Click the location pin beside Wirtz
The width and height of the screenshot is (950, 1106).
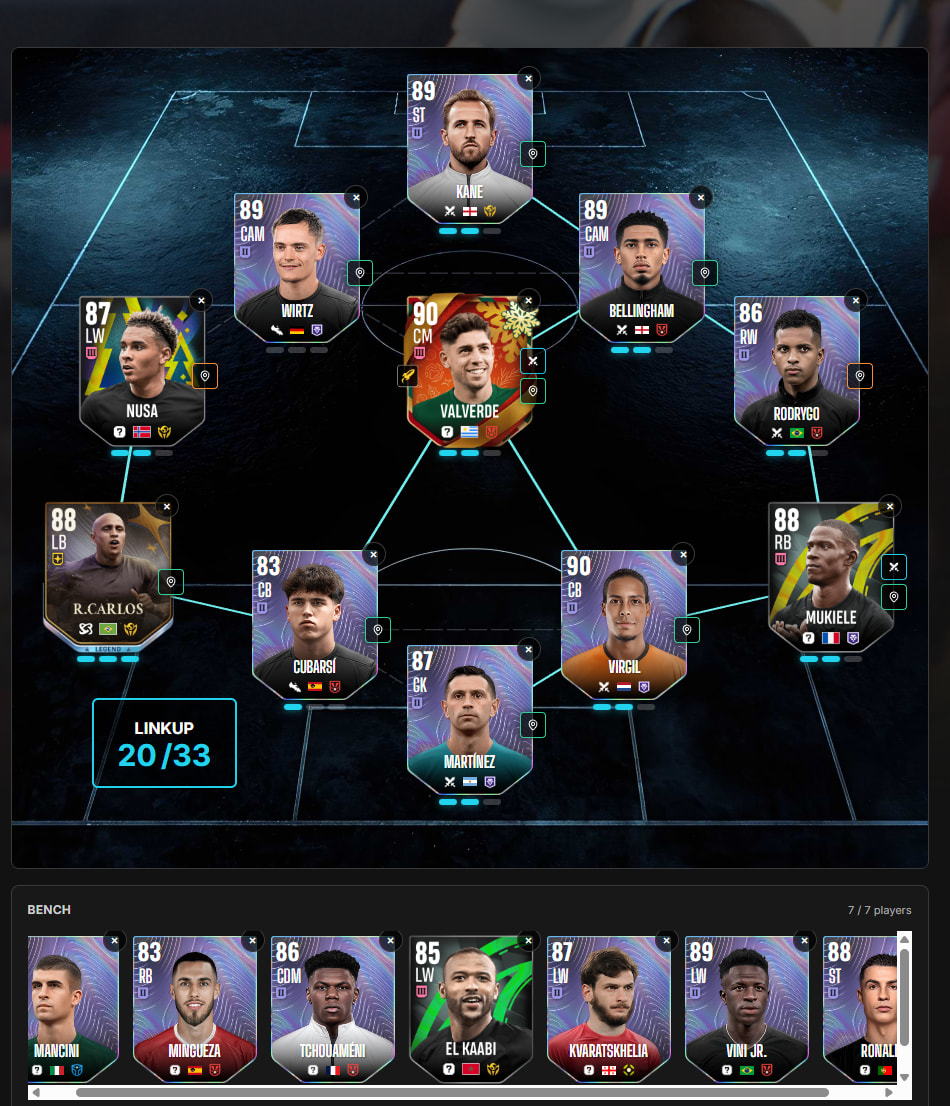click(x=360, y=273)
